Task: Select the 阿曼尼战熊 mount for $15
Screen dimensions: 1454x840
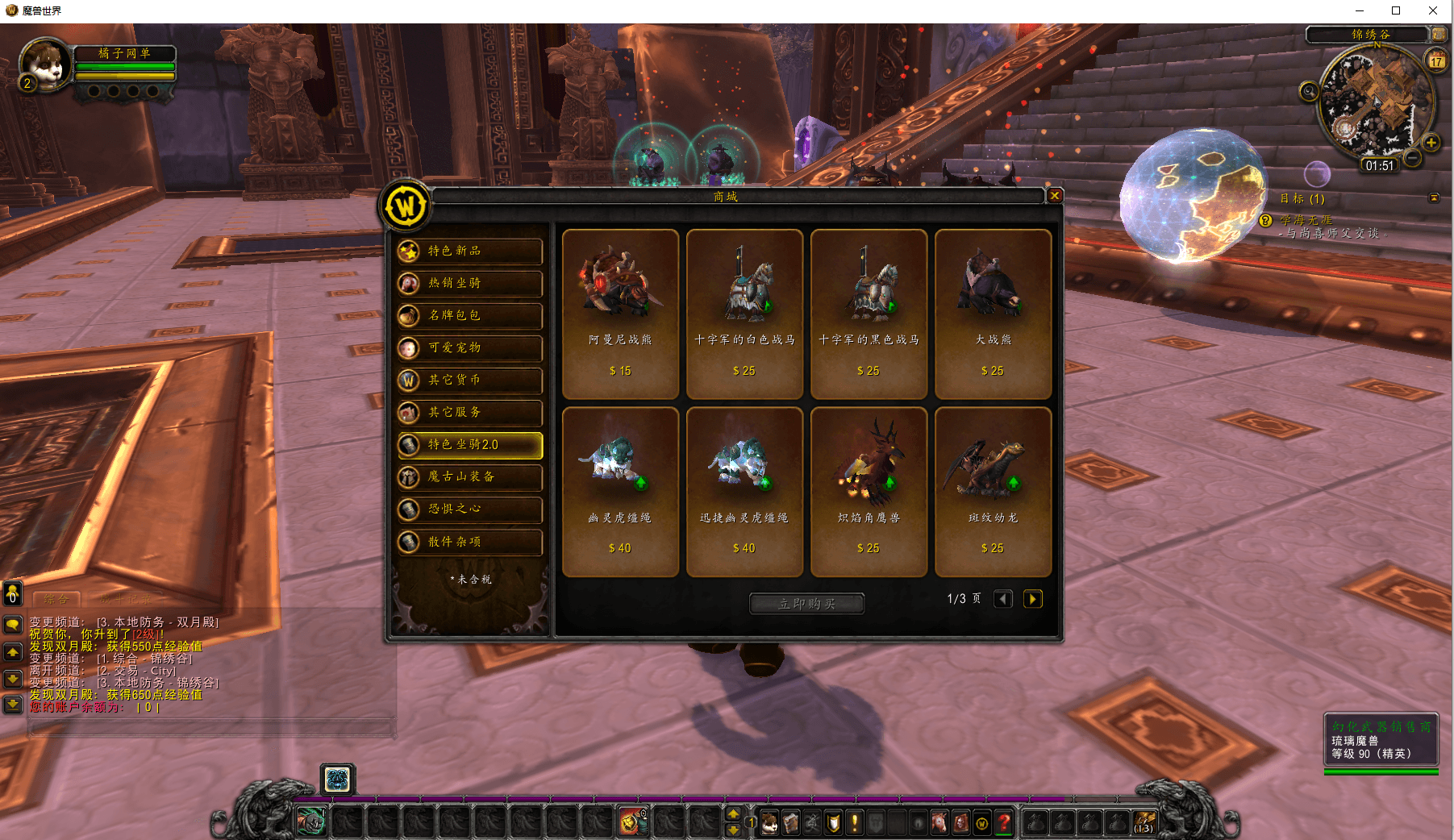Action: point(620,314)
